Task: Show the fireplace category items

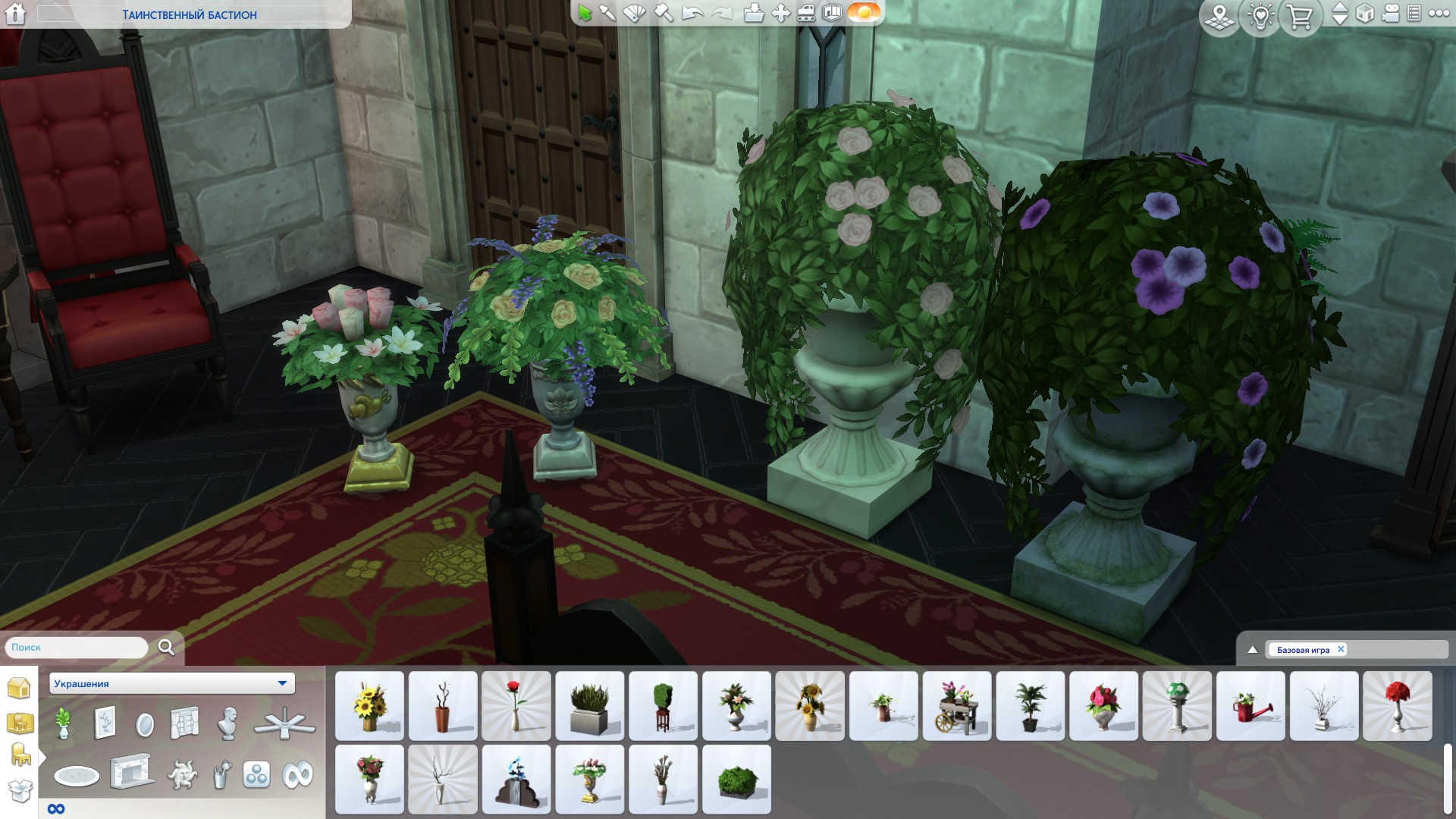Action: [x=132, y=773]
